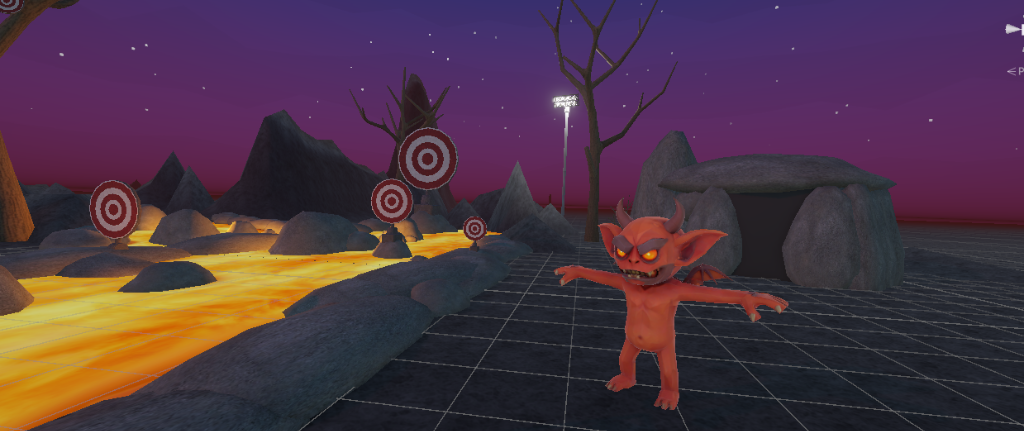Toggle the perspective label under the gizmo
Image resolution: width=1024 pixels, height=431 pixels.
[1016, 71]
